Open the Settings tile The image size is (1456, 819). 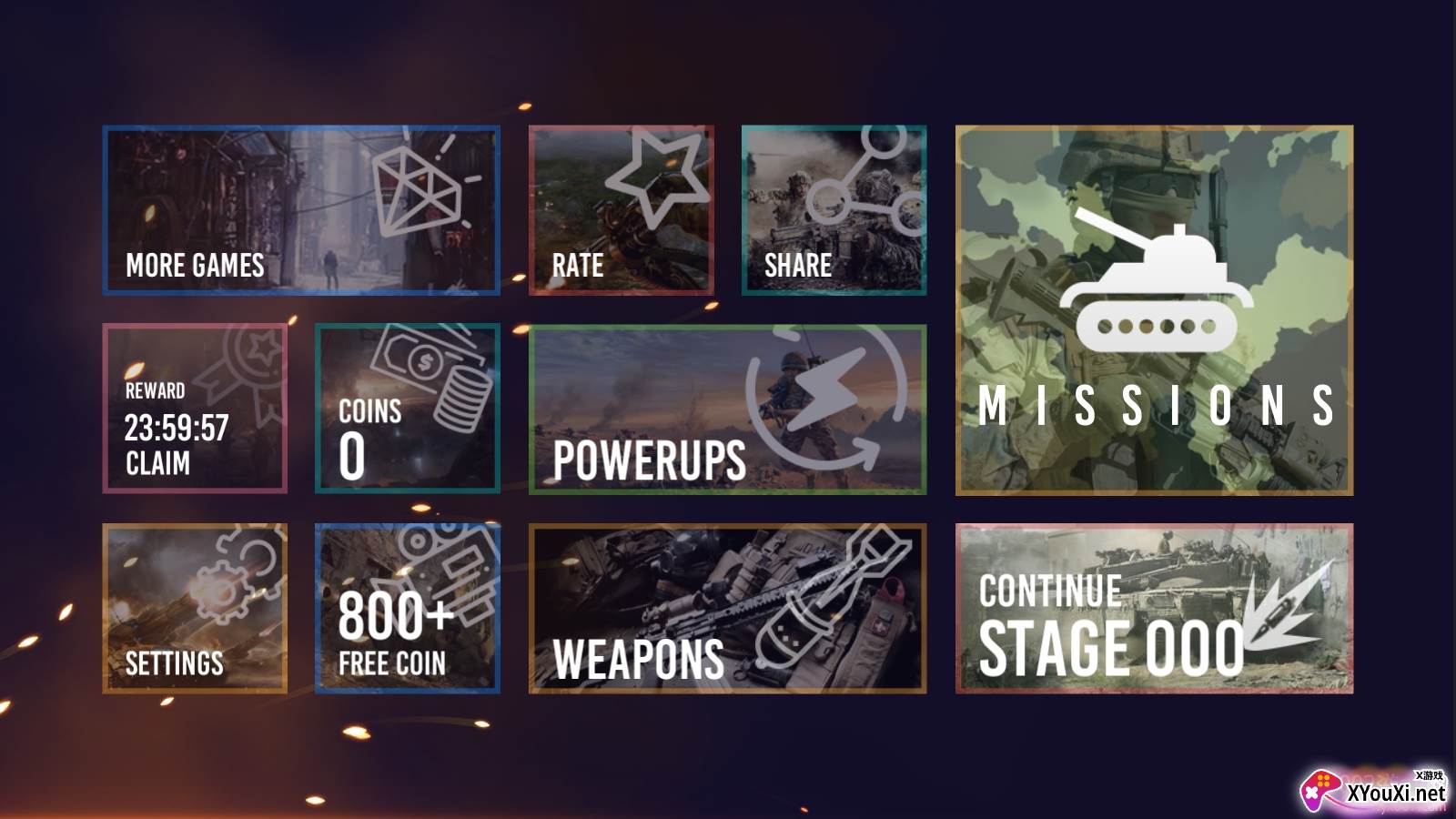(x=195, y=608)
